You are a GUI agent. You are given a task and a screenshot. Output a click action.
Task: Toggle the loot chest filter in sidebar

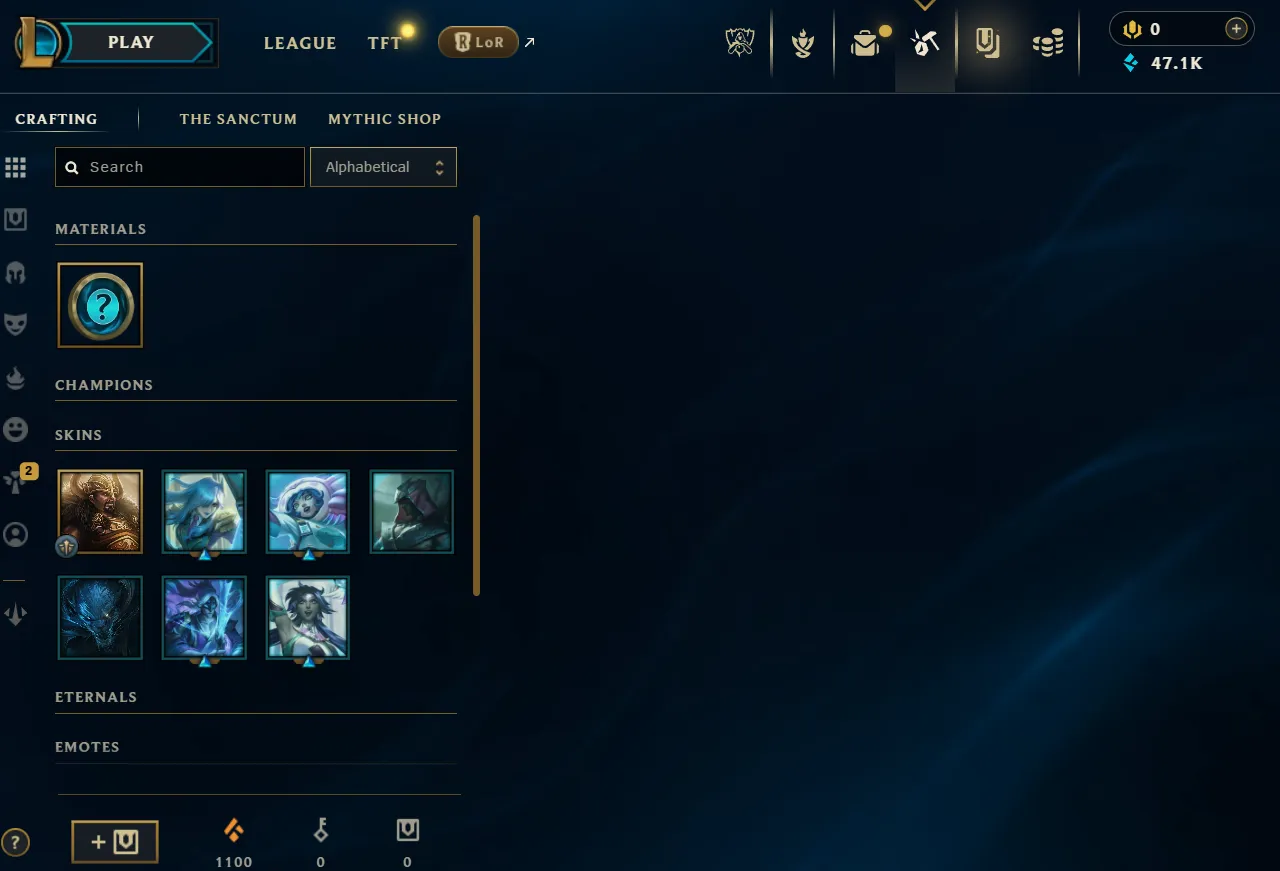pos(16,219)
